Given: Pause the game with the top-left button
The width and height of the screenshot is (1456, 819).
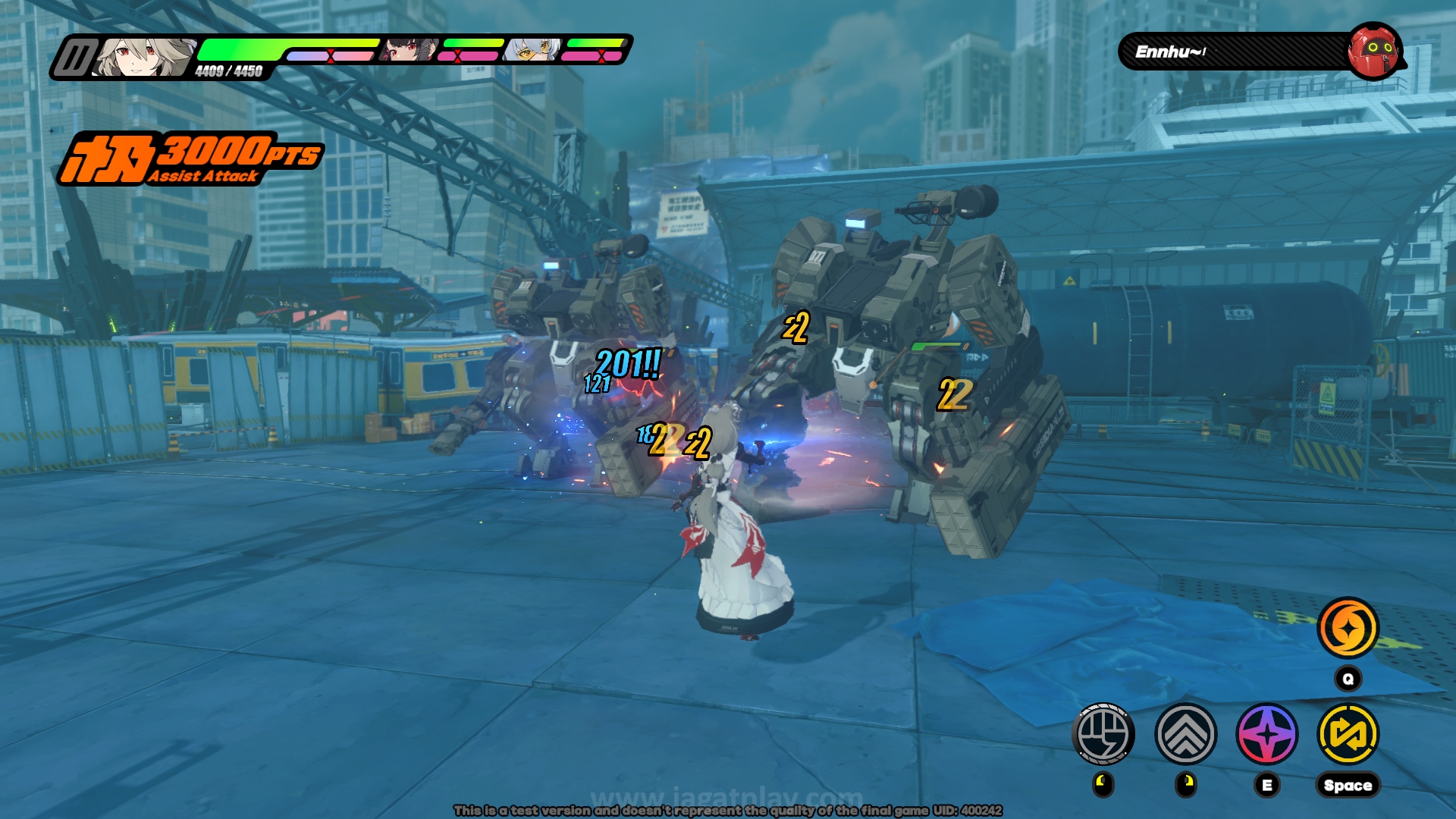Looking at the screenshot, I should [x=74, y=58].
